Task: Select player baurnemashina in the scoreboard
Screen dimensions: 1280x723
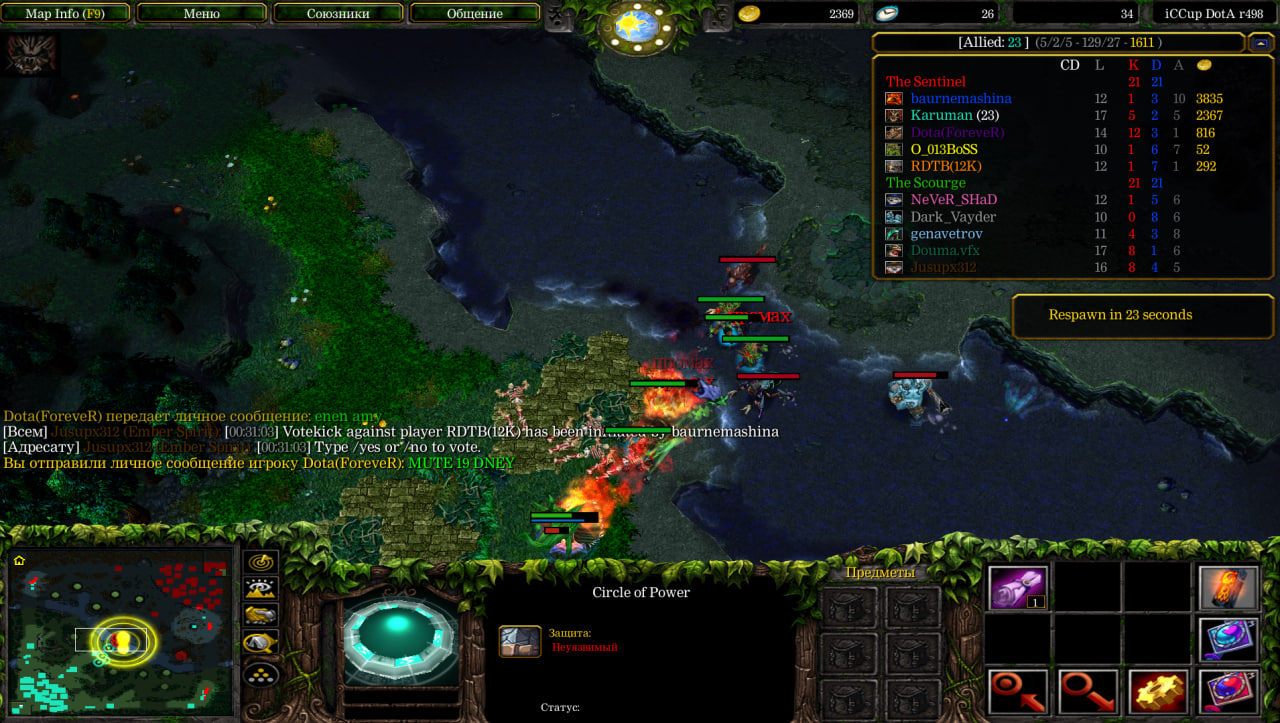Action: [960, 99]
